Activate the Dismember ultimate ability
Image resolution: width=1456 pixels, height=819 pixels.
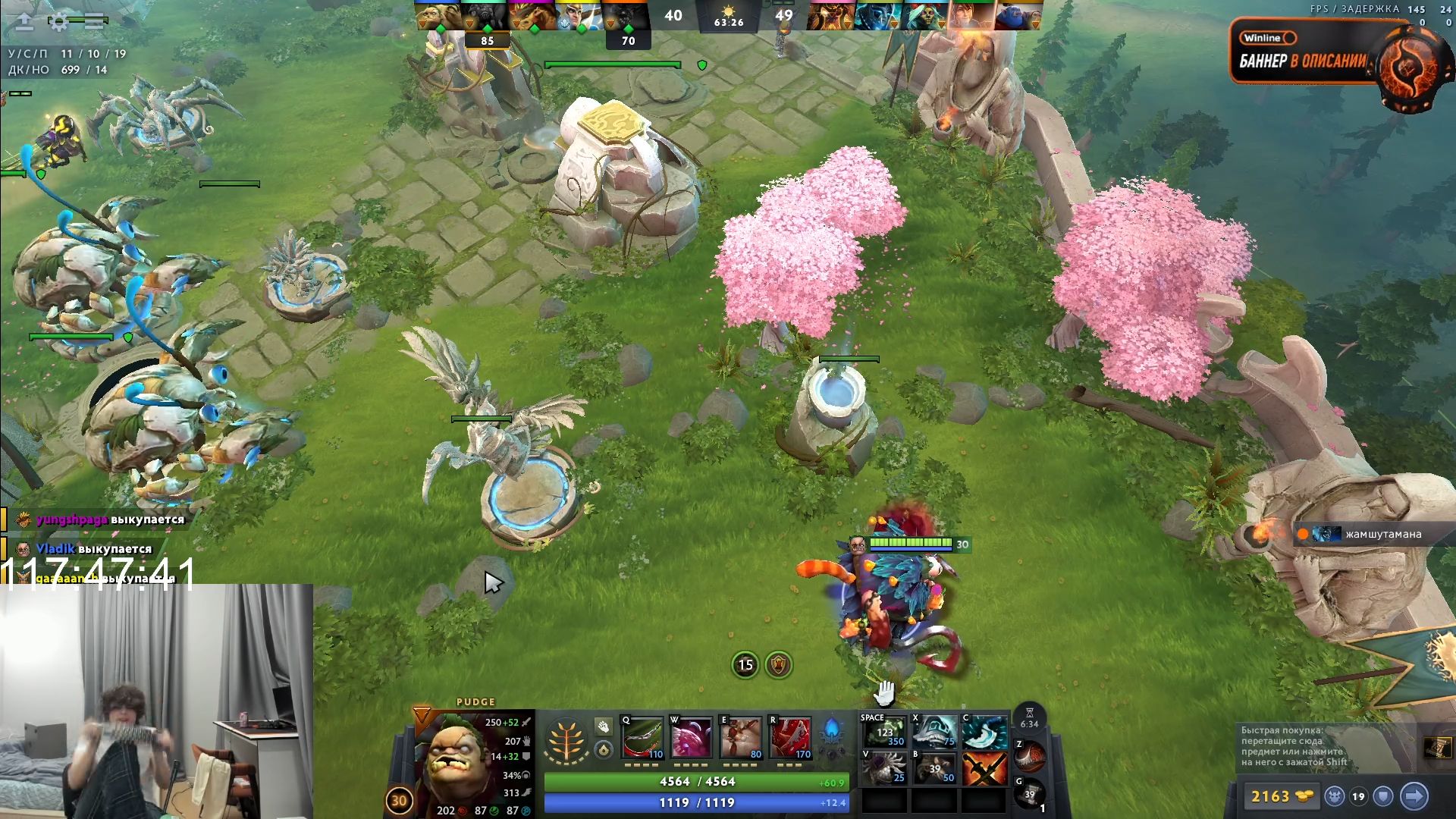[x=789, y=737]
